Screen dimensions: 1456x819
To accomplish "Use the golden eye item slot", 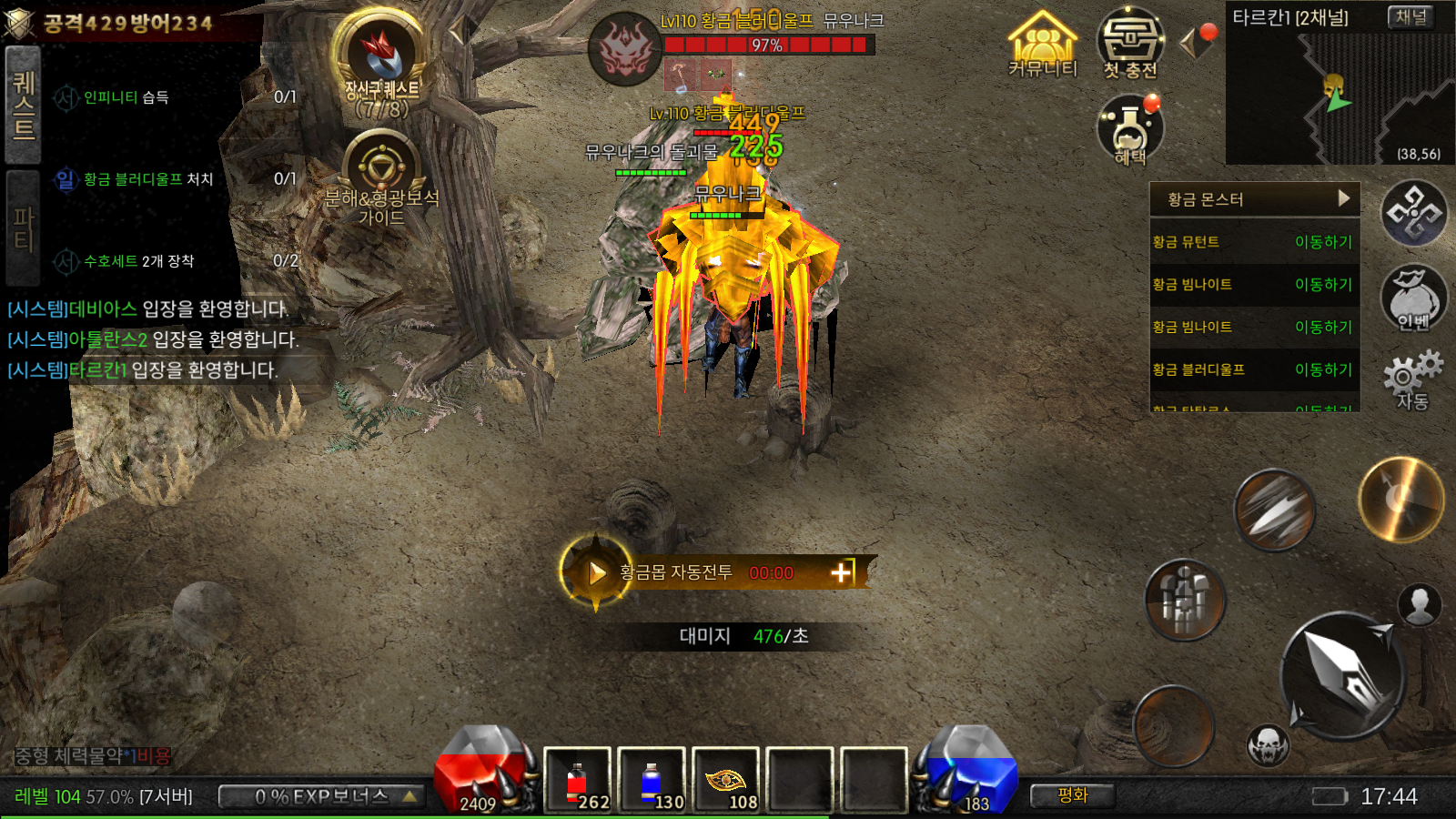I will pos(726,780).
